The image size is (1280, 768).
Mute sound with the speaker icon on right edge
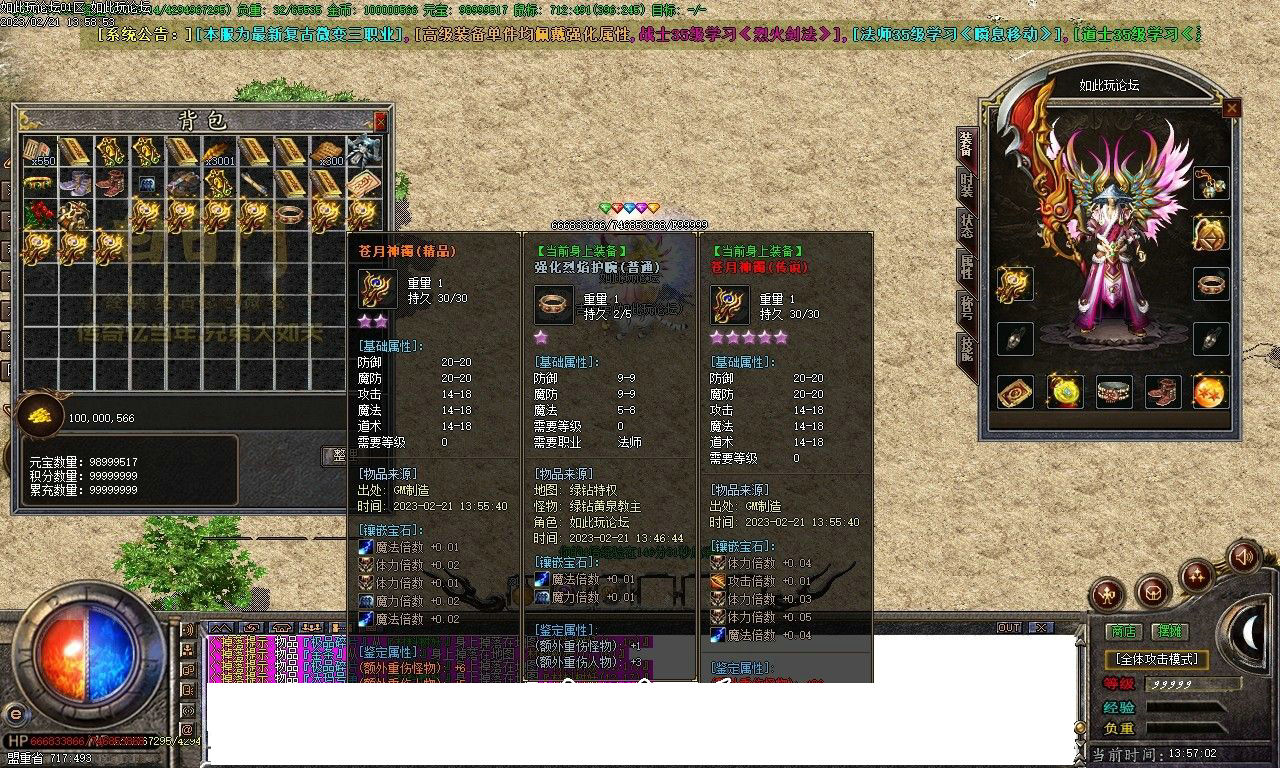(x=1242, y=557)
